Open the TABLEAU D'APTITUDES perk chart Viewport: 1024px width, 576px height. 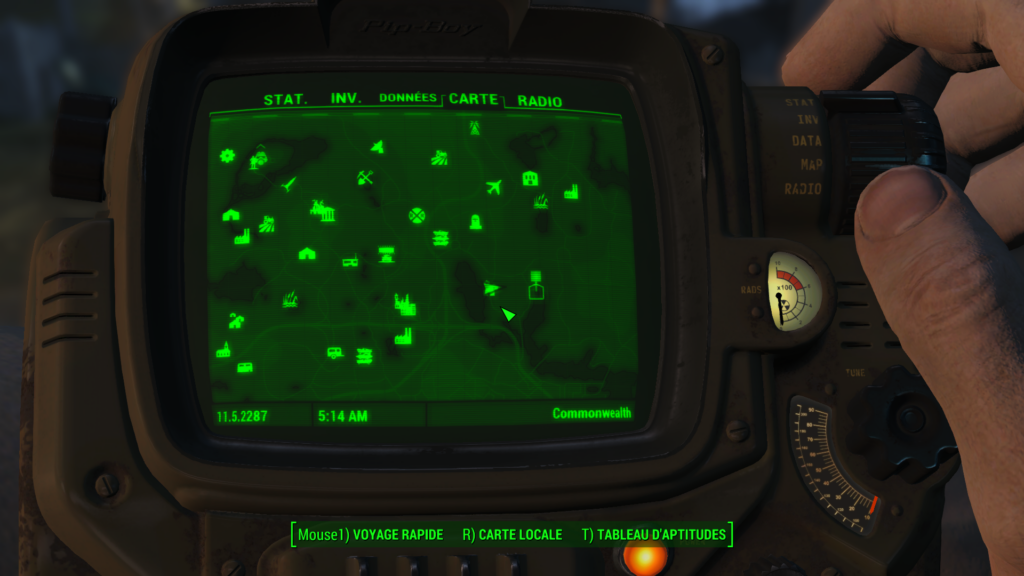[x=654, y=535]
